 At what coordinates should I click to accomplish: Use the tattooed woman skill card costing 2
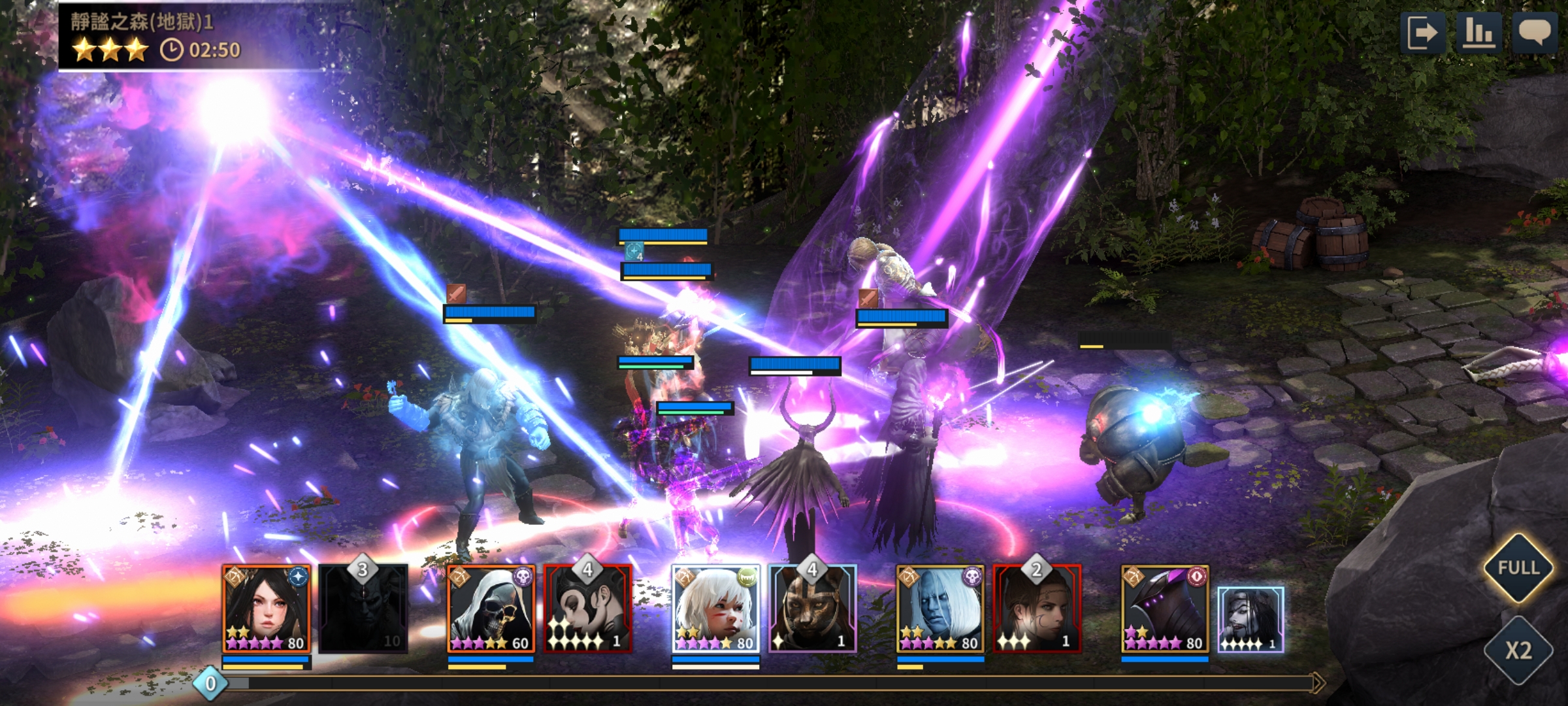coord(1037,609)
